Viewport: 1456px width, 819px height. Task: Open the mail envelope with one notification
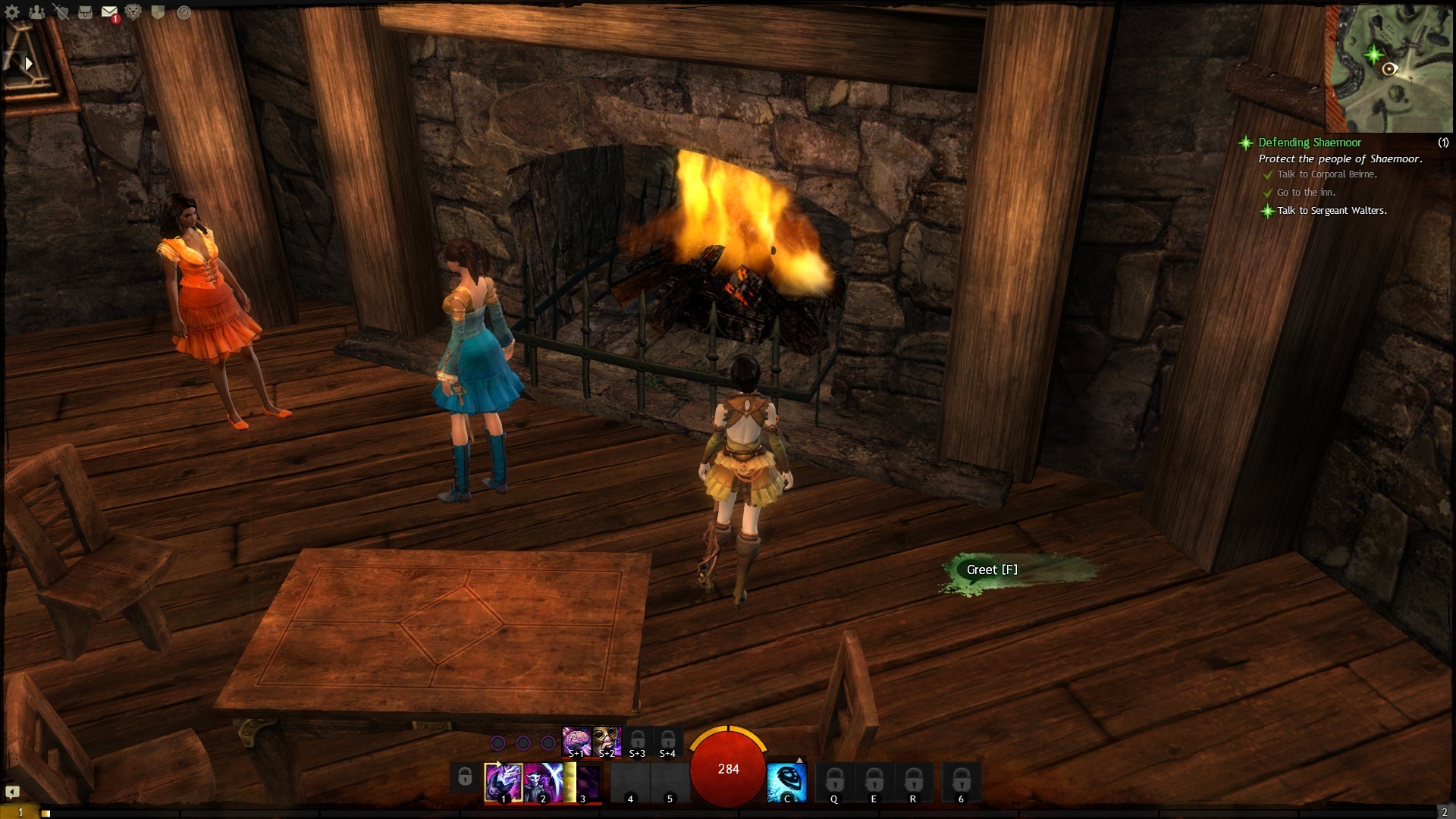[x=109, y=12]
